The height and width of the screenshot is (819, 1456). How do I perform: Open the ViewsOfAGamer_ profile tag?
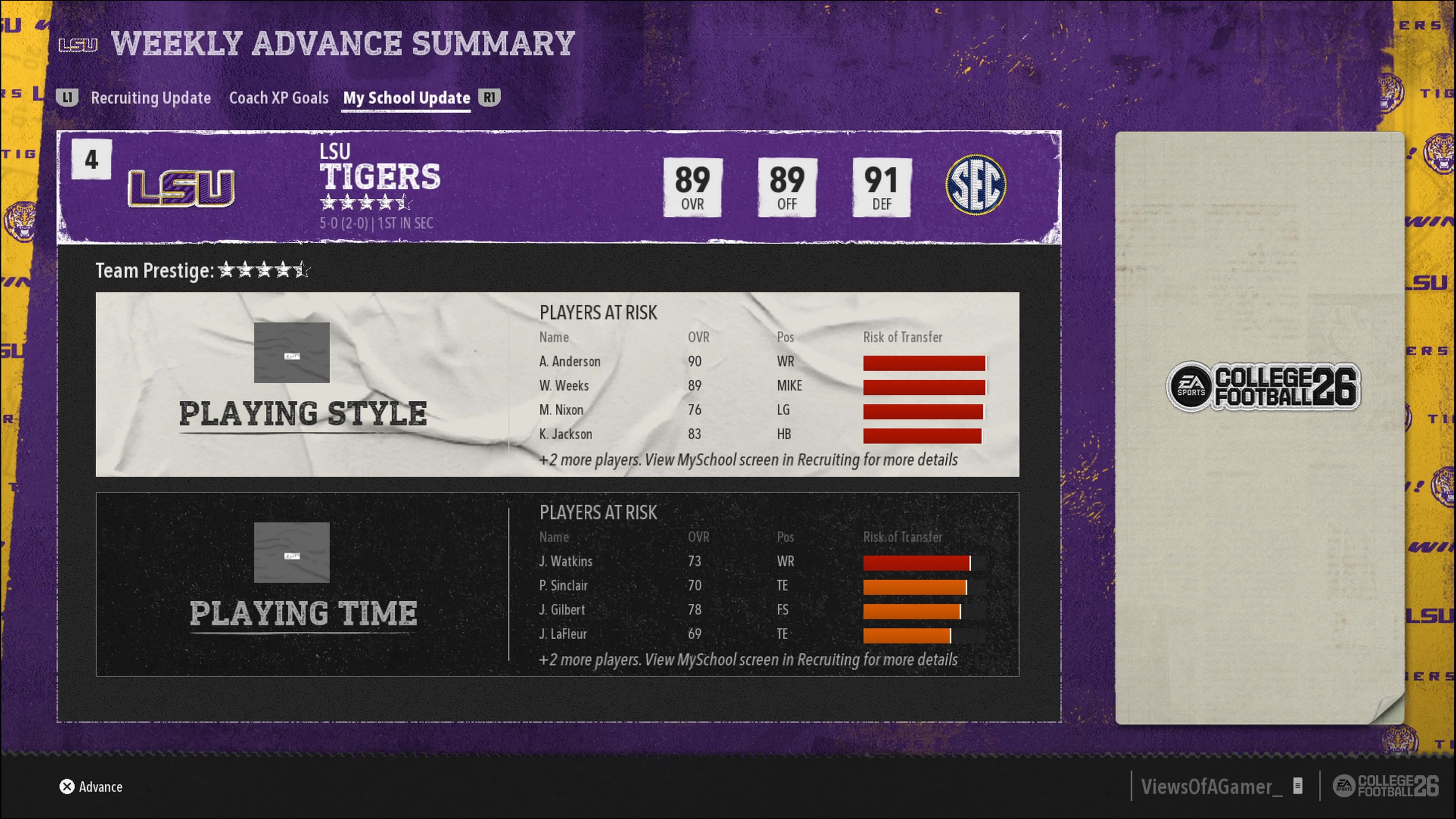point(1211,786)
